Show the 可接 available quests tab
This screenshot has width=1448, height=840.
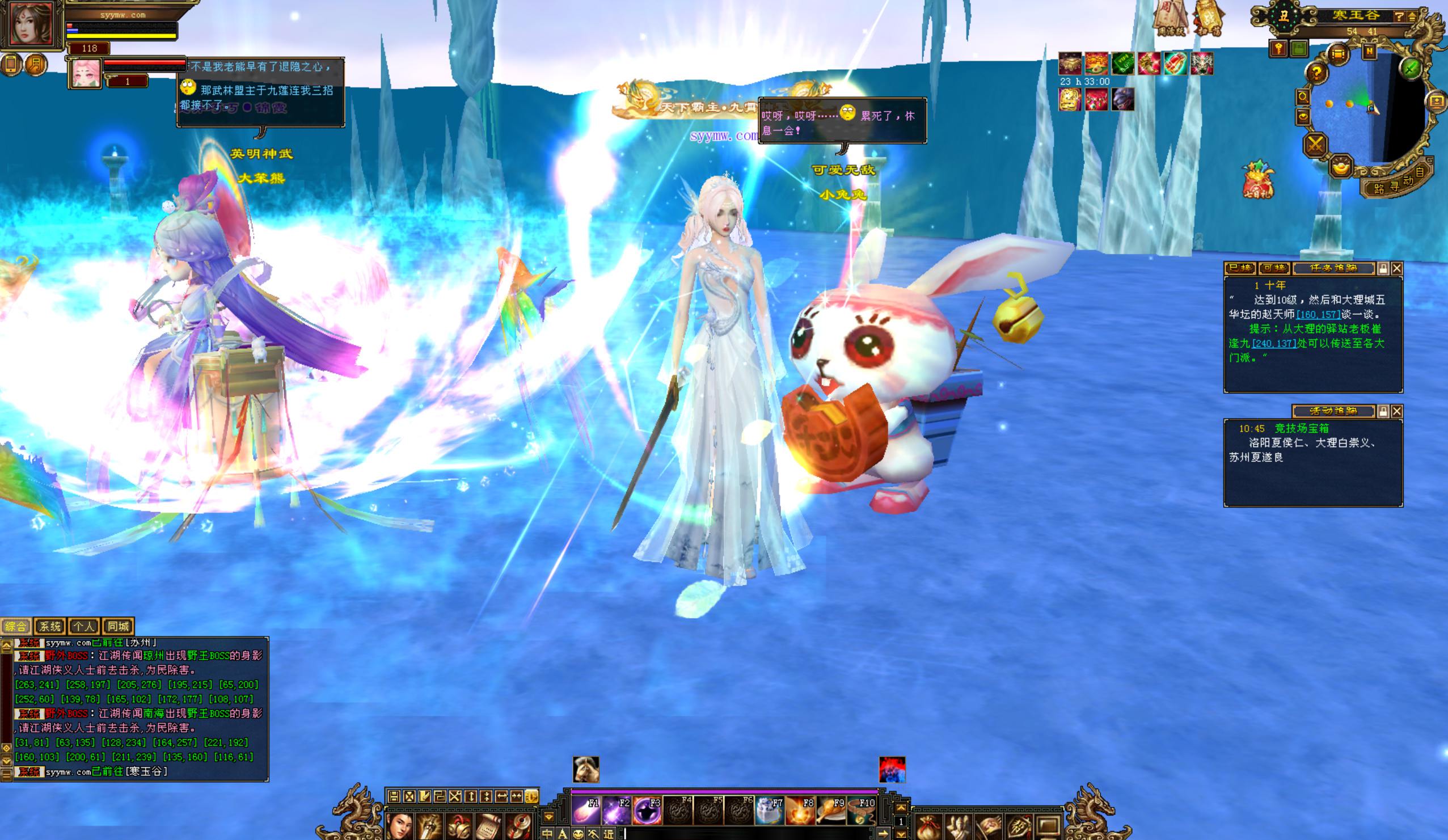tap(1274, 268)
